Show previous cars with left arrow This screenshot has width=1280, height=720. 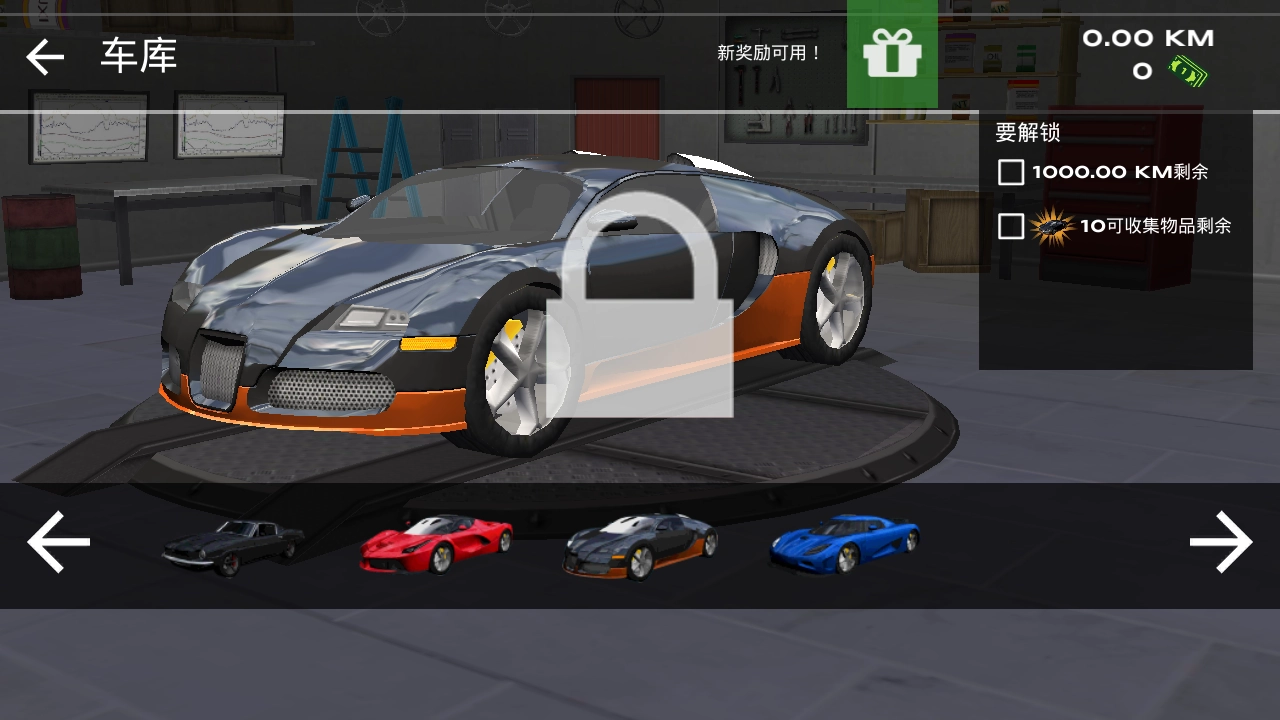point(59,543)
